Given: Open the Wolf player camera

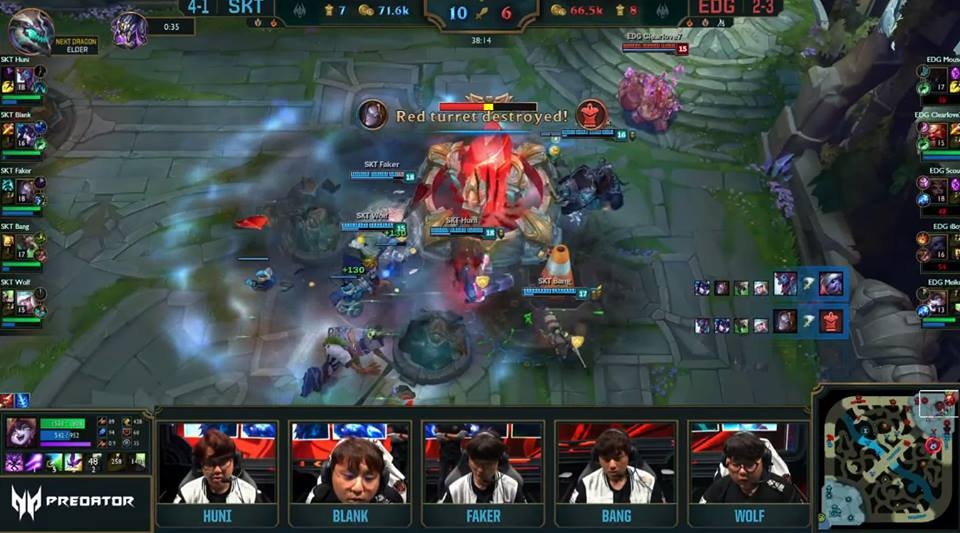Looking at the screenshot, I should [x=747, y=464].
